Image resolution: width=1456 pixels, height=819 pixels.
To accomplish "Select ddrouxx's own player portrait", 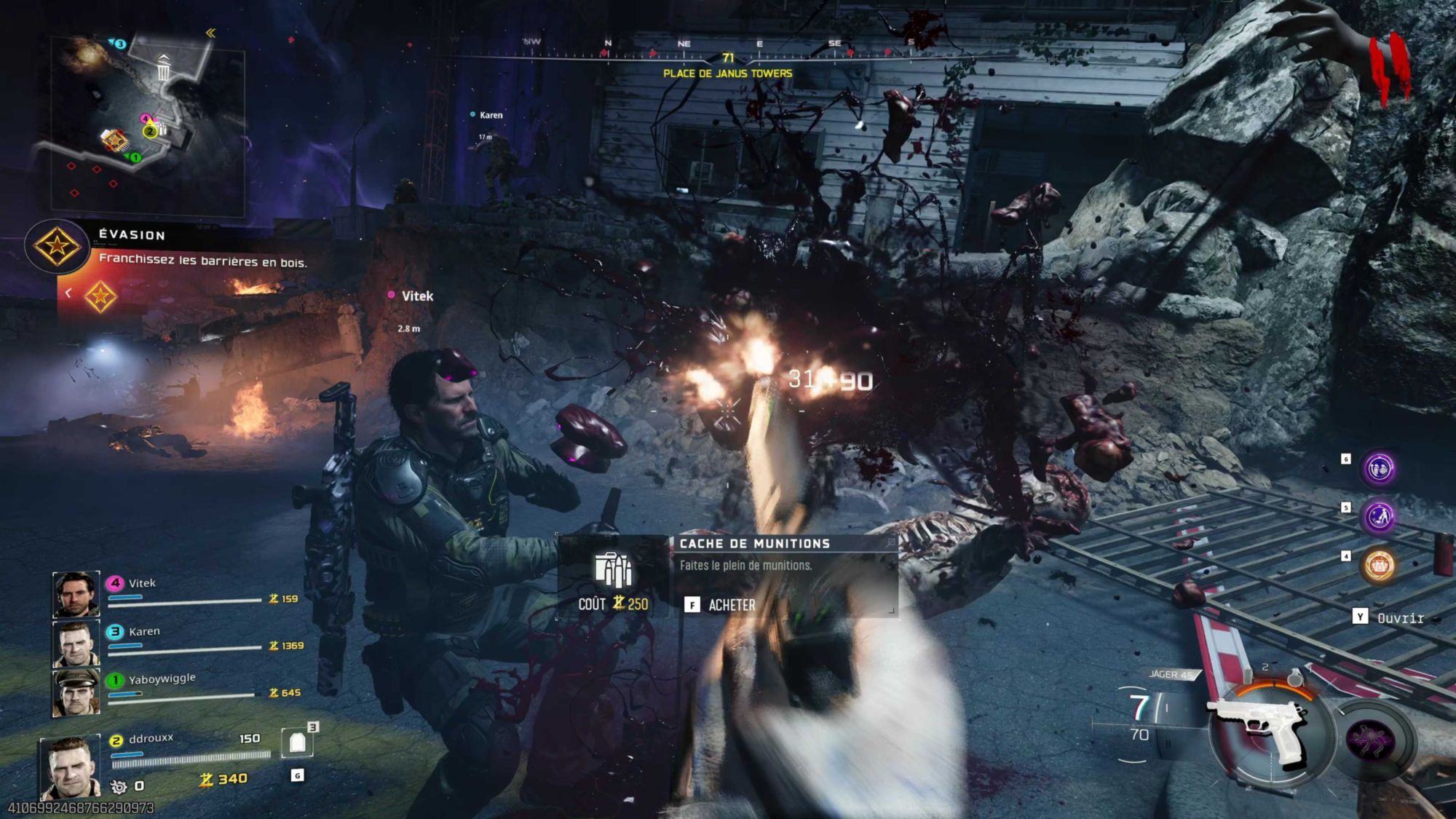I will (70, 768).
